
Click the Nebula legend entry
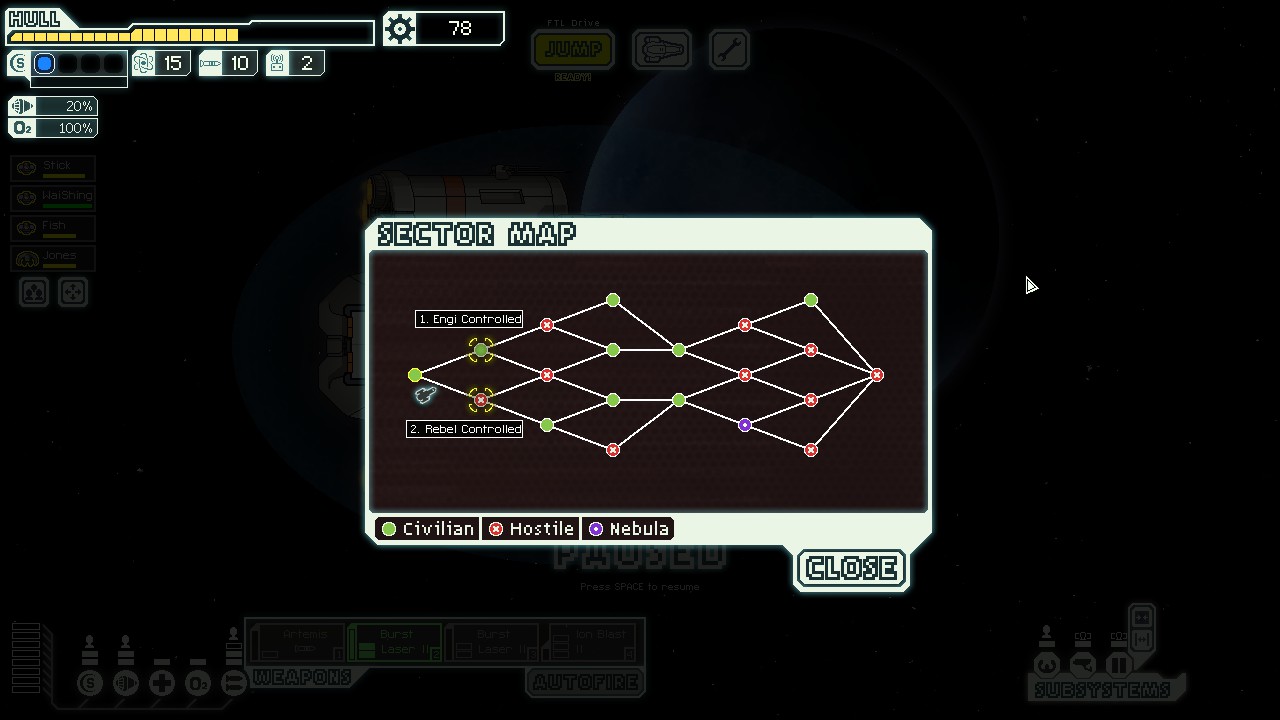[627, 529]
